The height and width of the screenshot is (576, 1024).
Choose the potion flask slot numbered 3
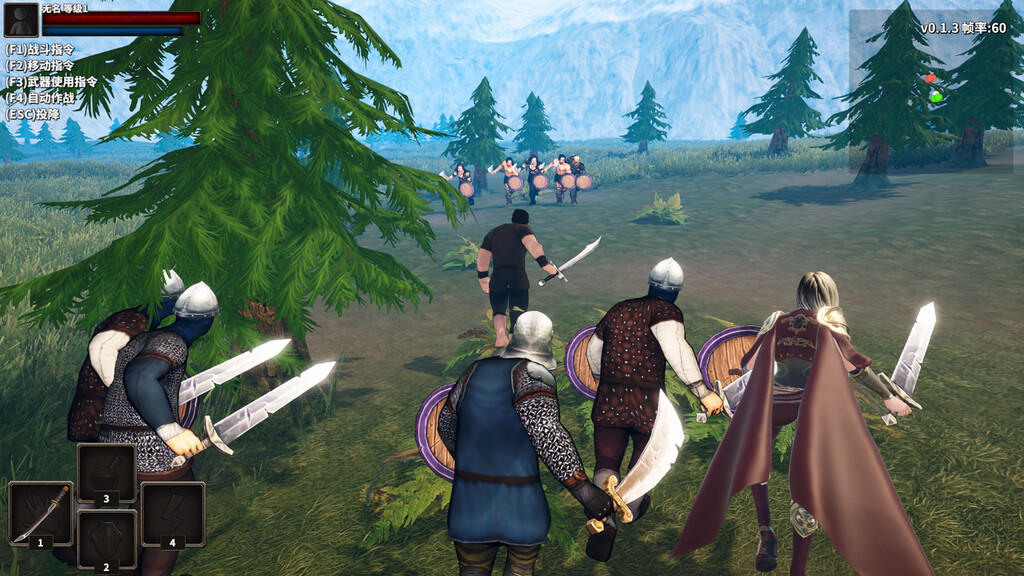pos(106,472)
